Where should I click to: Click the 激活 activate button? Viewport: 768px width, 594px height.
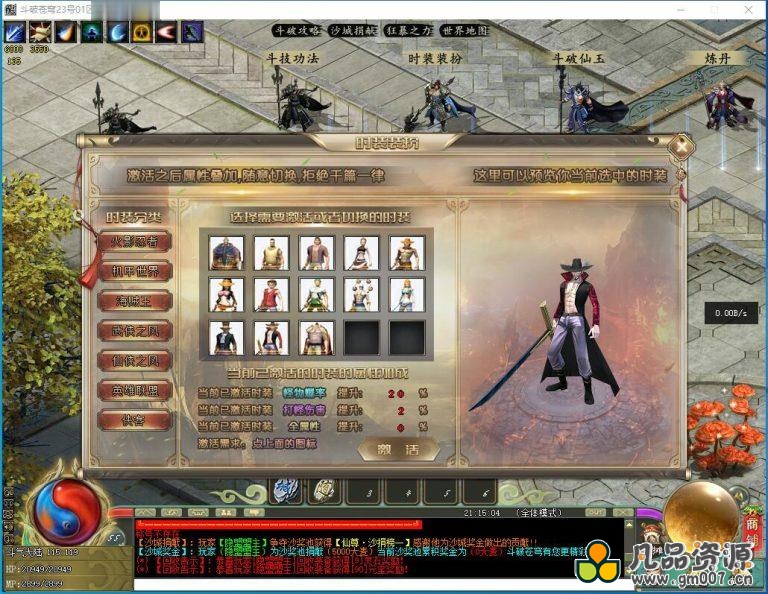[x=398, y=449]
